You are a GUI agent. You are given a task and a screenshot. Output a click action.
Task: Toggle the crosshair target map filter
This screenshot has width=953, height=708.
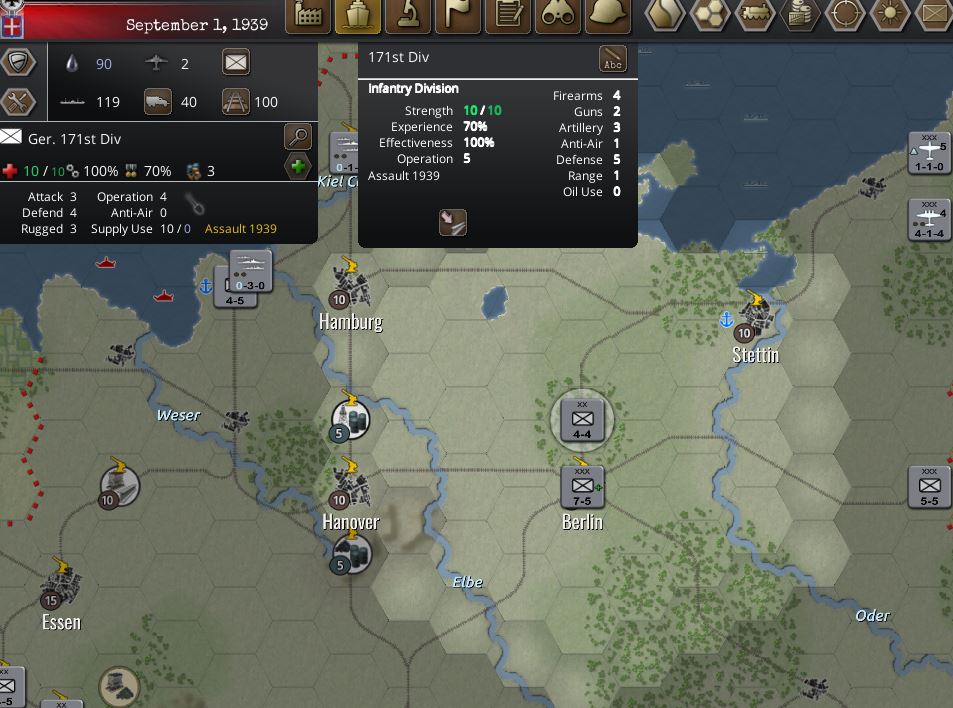845,15
